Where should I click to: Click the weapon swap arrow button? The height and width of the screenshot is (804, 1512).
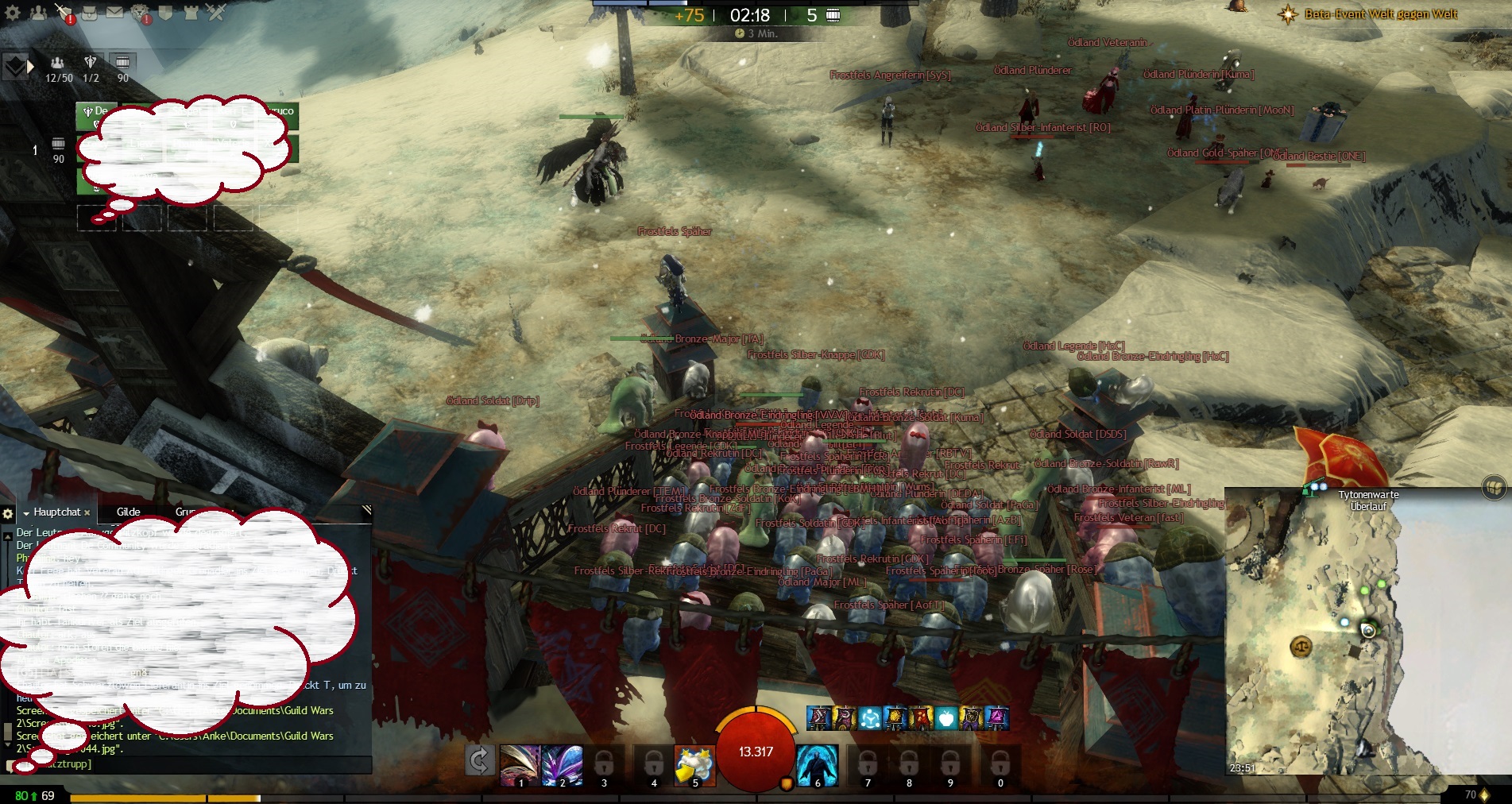(x=479, y=761)
